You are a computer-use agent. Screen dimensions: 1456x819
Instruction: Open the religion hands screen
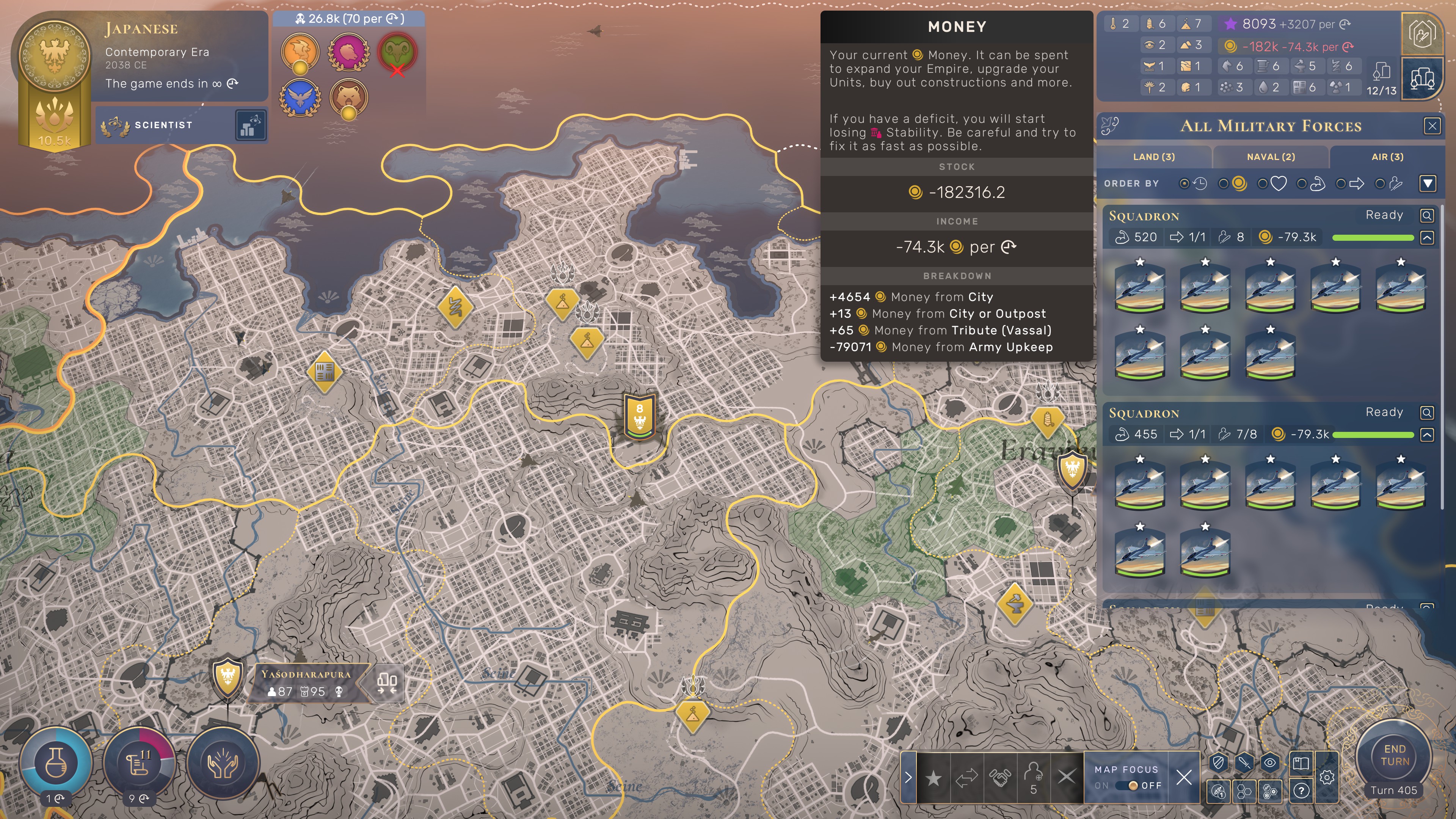(x=223, y=763)
